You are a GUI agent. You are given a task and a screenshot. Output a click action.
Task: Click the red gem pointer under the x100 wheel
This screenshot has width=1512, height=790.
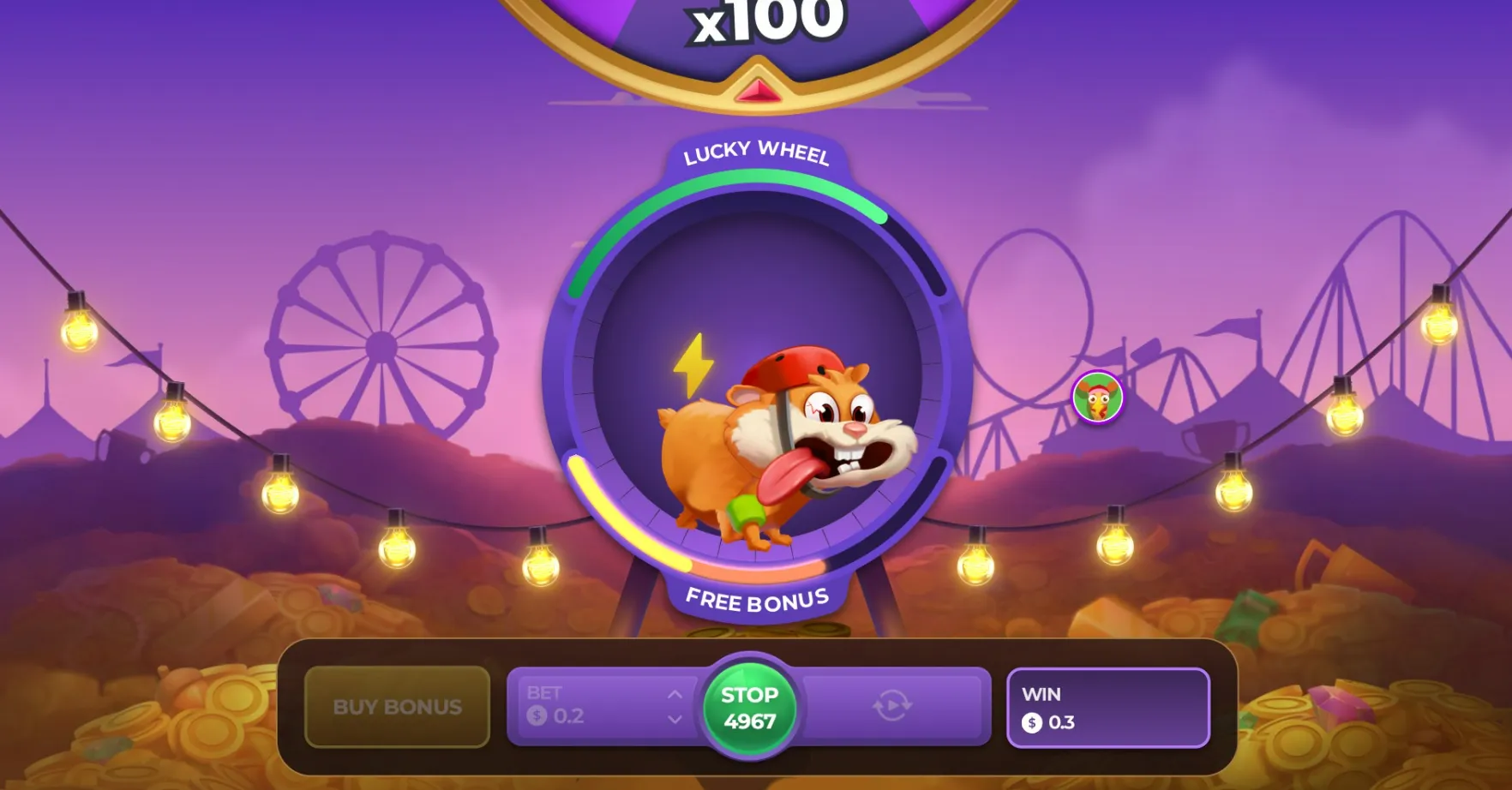click(757, 89)
